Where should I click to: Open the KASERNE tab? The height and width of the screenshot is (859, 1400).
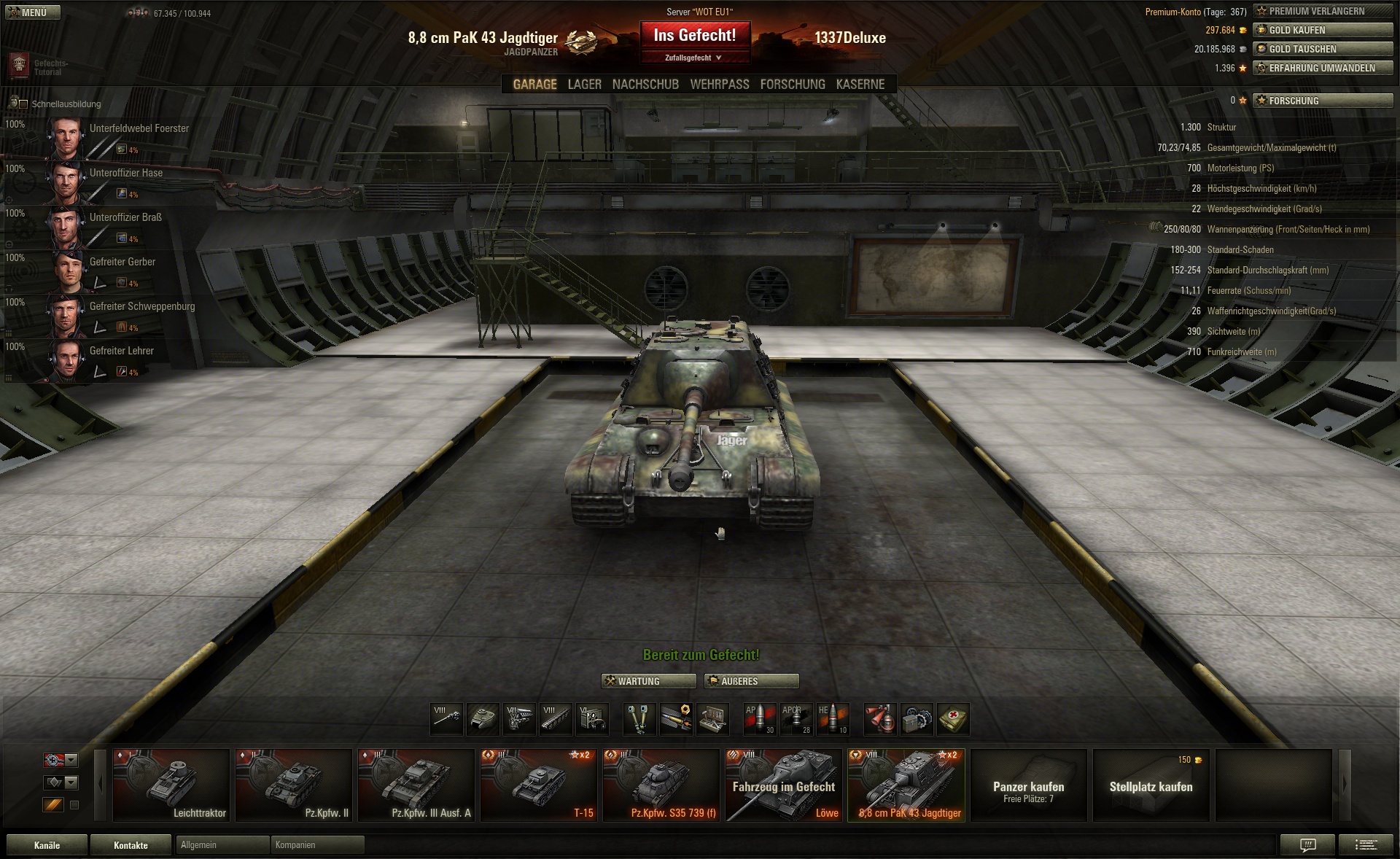coord(860,85)
